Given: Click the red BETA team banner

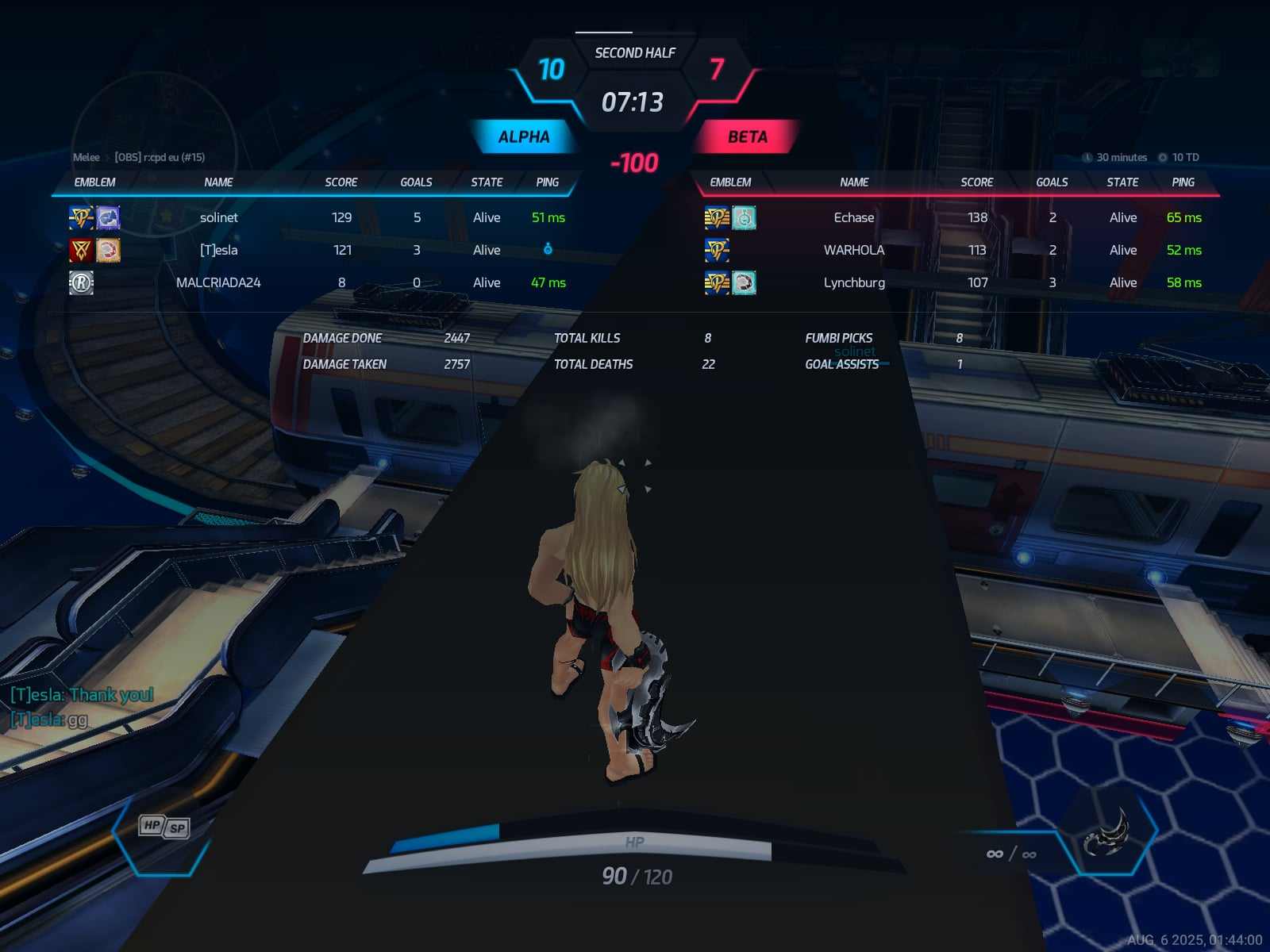Looking at the screenshot, I should pos(747,137).
